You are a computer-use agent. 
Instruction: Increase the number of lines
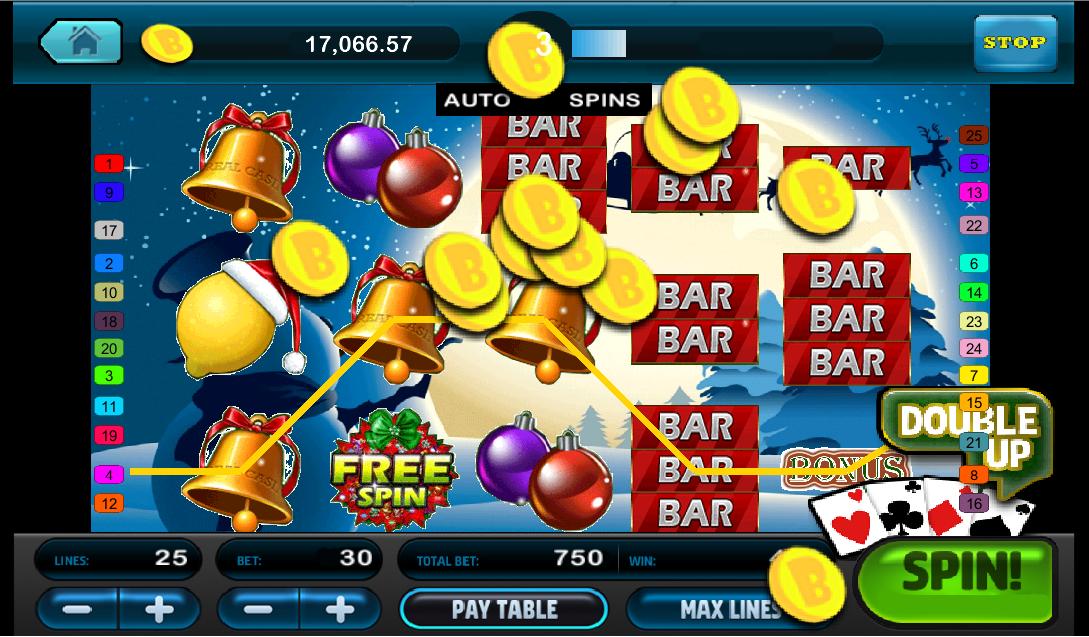(159, 608)
